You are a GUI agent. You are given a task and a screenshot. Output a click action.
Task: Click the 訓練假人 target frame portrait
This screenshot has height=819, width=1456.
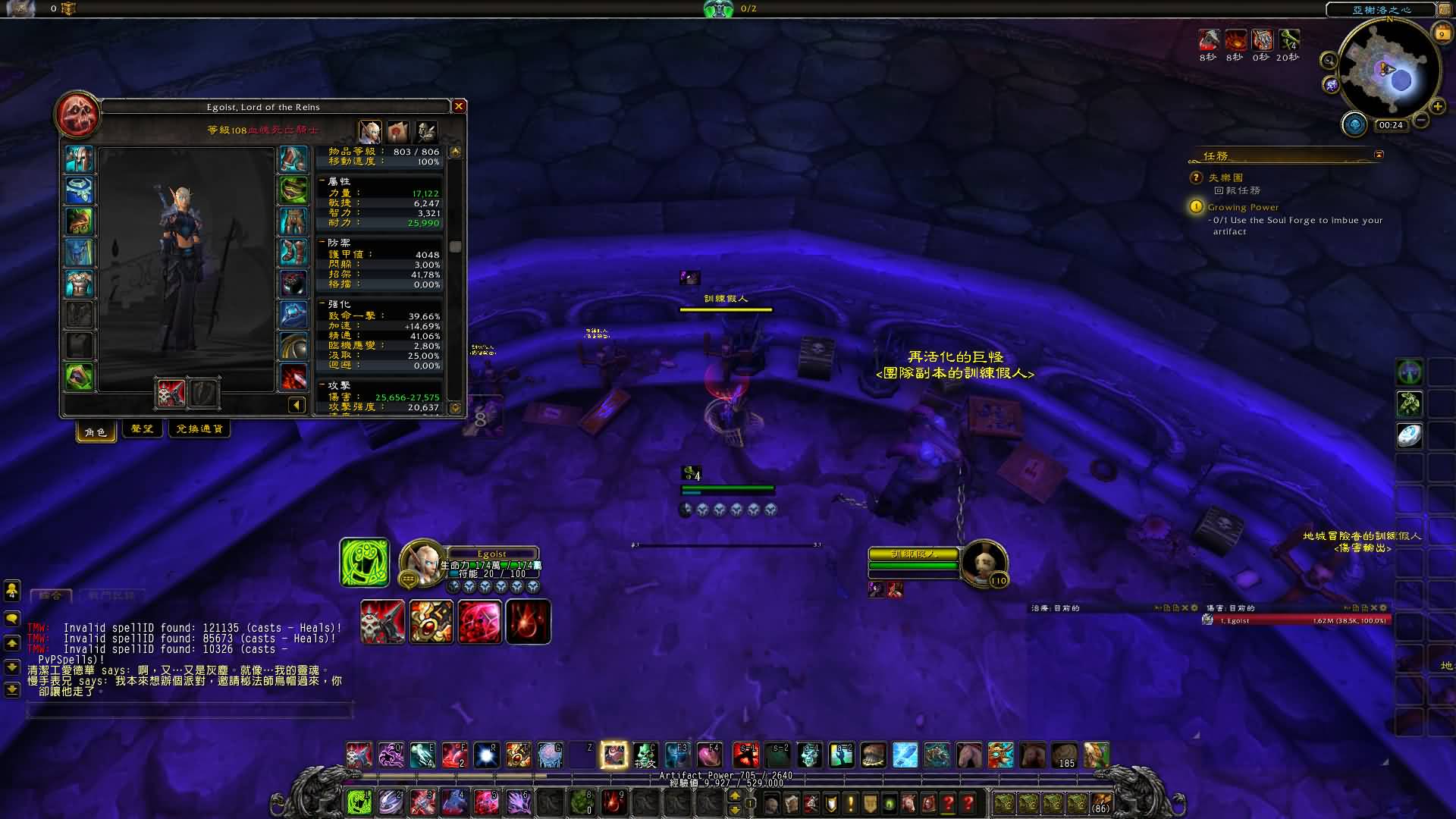(984, 563)
